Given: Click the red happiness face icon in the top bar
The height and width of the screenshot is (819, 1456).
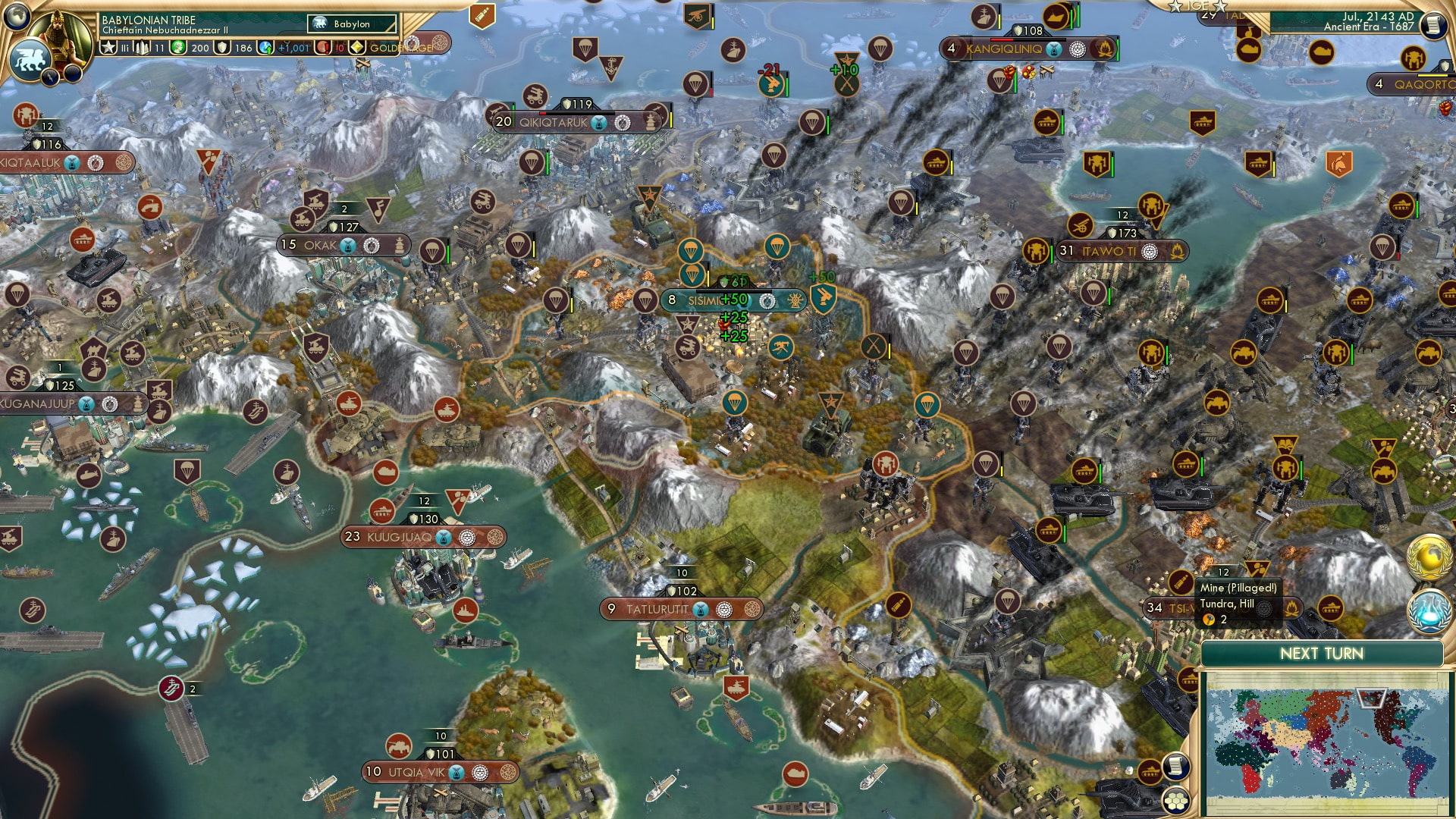Looking at the screenshot, I should [x=323, y=47].
